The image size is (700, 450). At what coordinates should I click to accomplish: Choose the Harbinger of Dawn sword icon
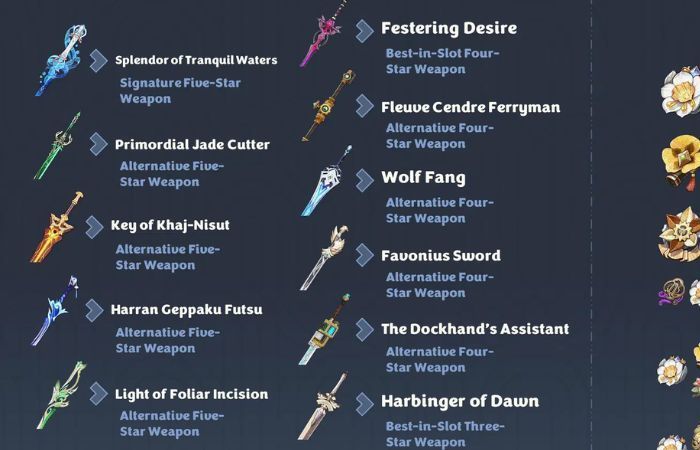(x=322, y=406)
